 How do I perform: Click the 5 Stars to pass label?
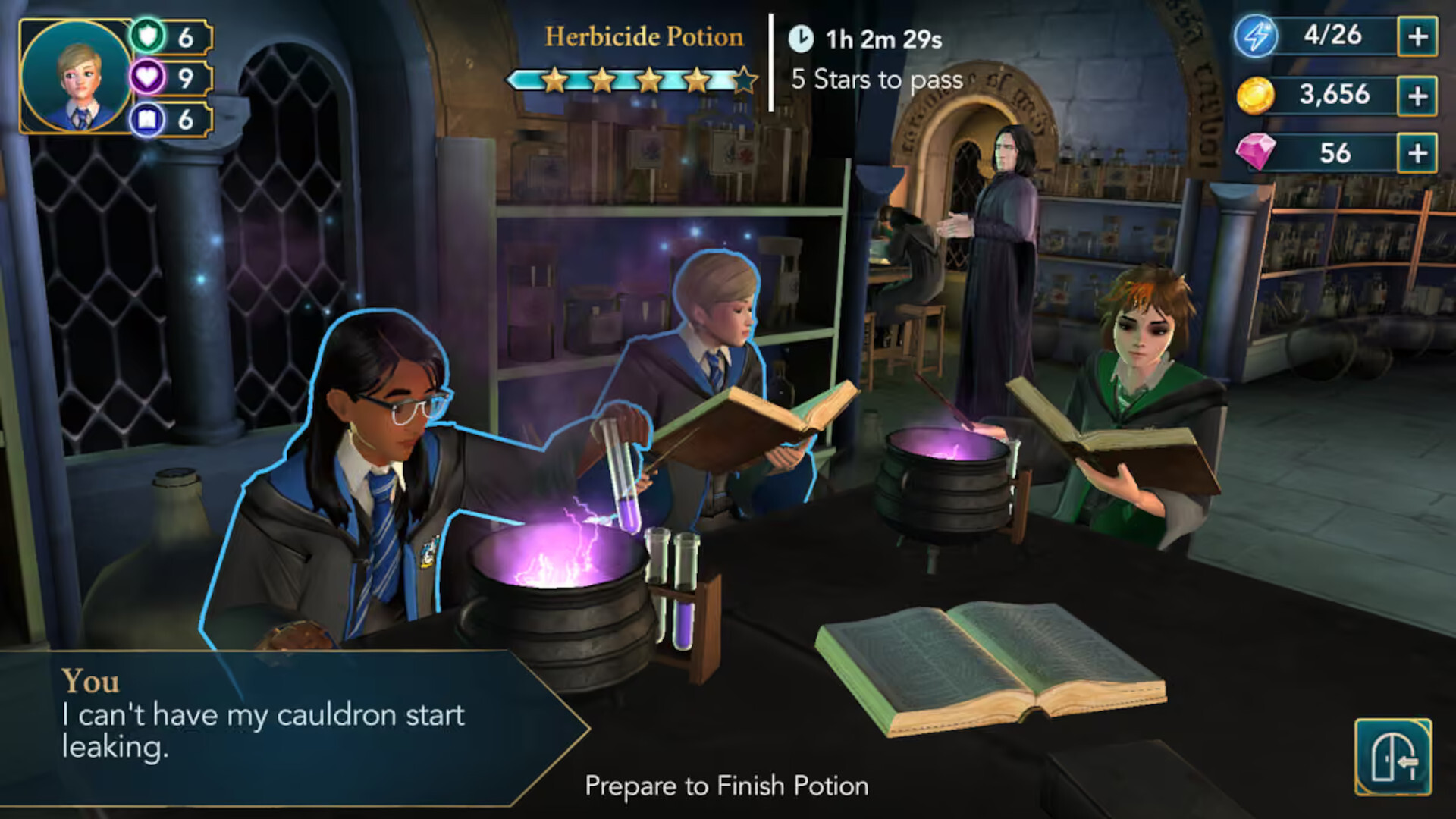(x=877, y=79)
